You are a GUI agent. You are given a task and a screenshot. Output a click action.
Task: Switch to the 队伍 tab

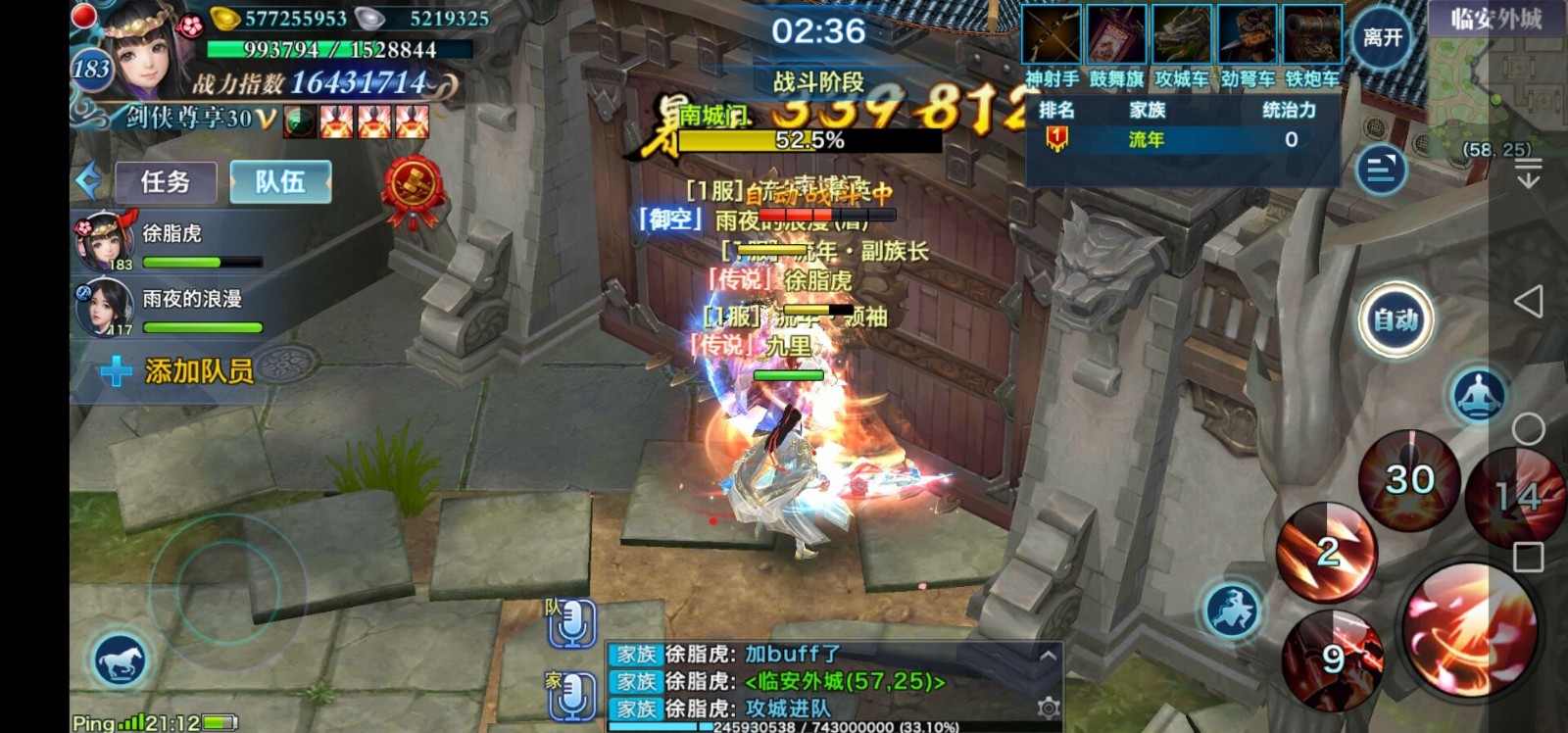(280, 180)
